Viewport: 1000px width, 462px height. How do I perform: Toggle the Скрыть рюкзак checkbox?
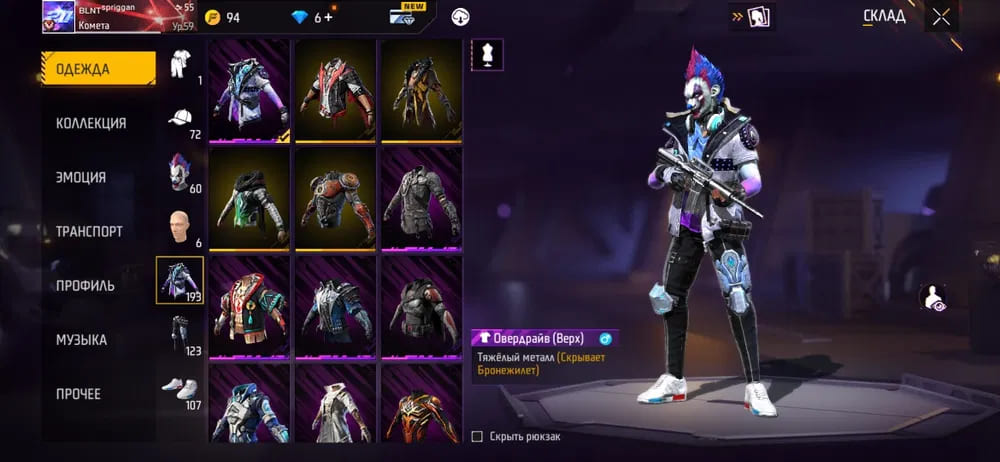click(x=477, y=436)
